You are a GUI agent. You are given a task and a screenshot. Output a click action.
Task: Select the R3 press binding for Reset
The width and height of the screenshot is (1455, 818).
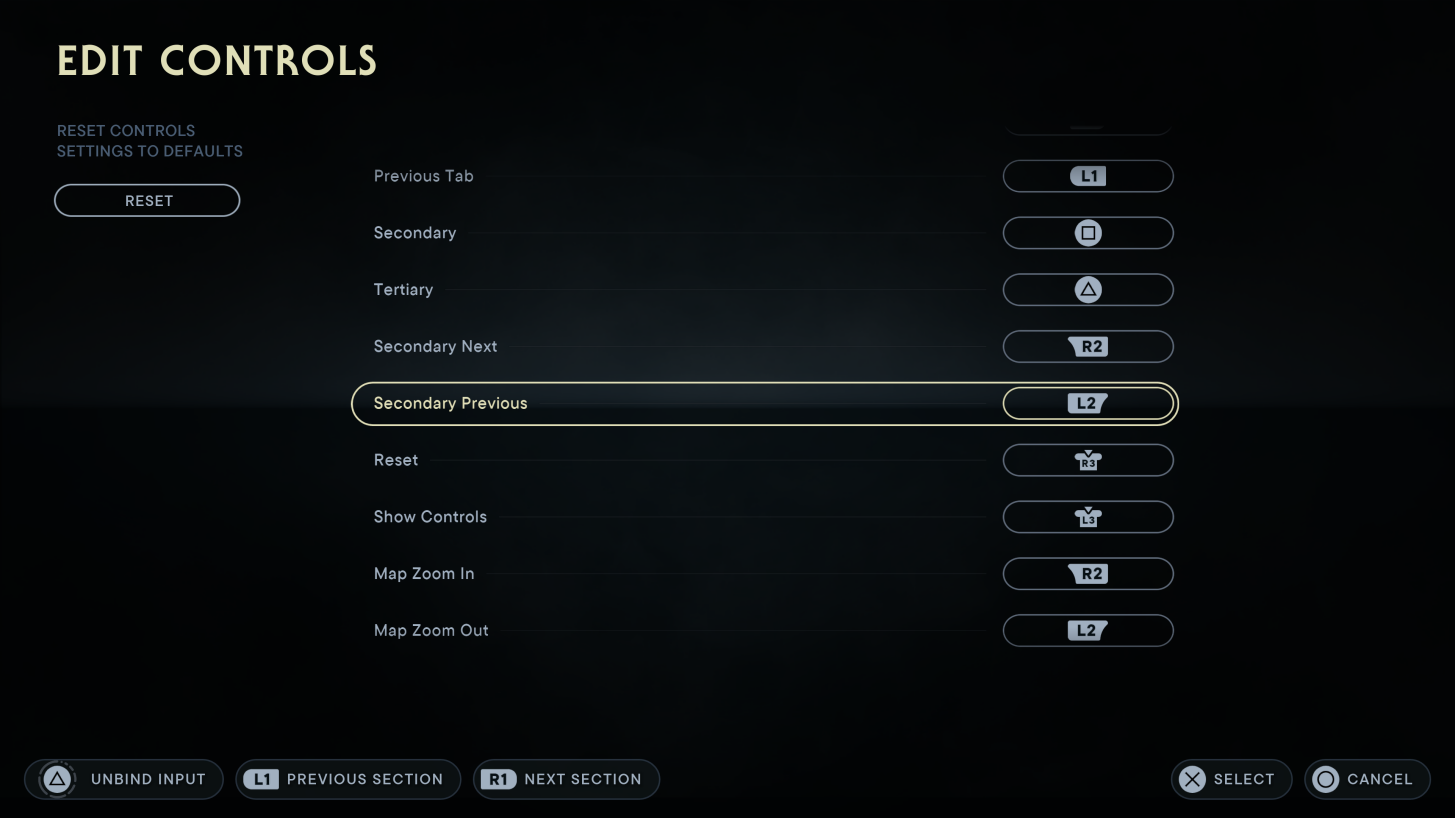(x=1087, y=460)
